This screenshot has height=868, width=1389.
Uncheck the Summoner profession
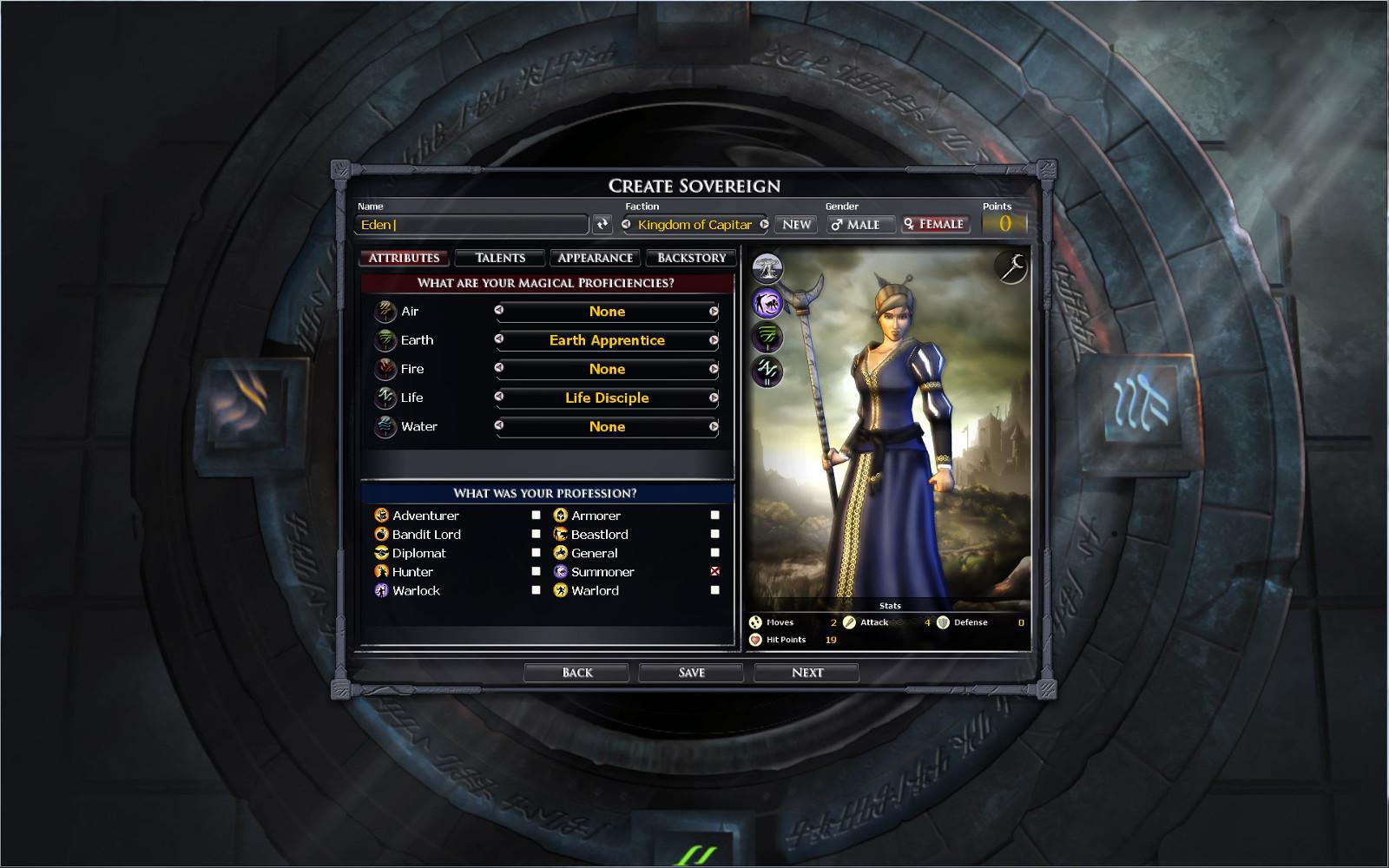[714, 571]
